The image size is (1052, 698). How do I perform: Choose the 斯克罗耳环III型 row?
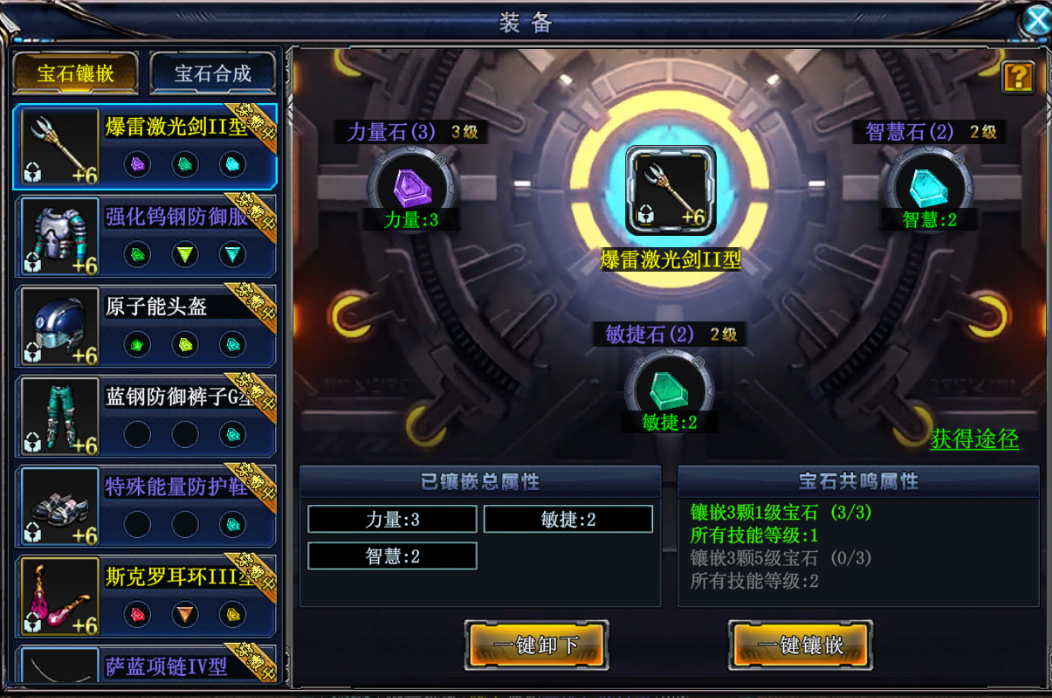pyautogui.click(x=144, y=596)
